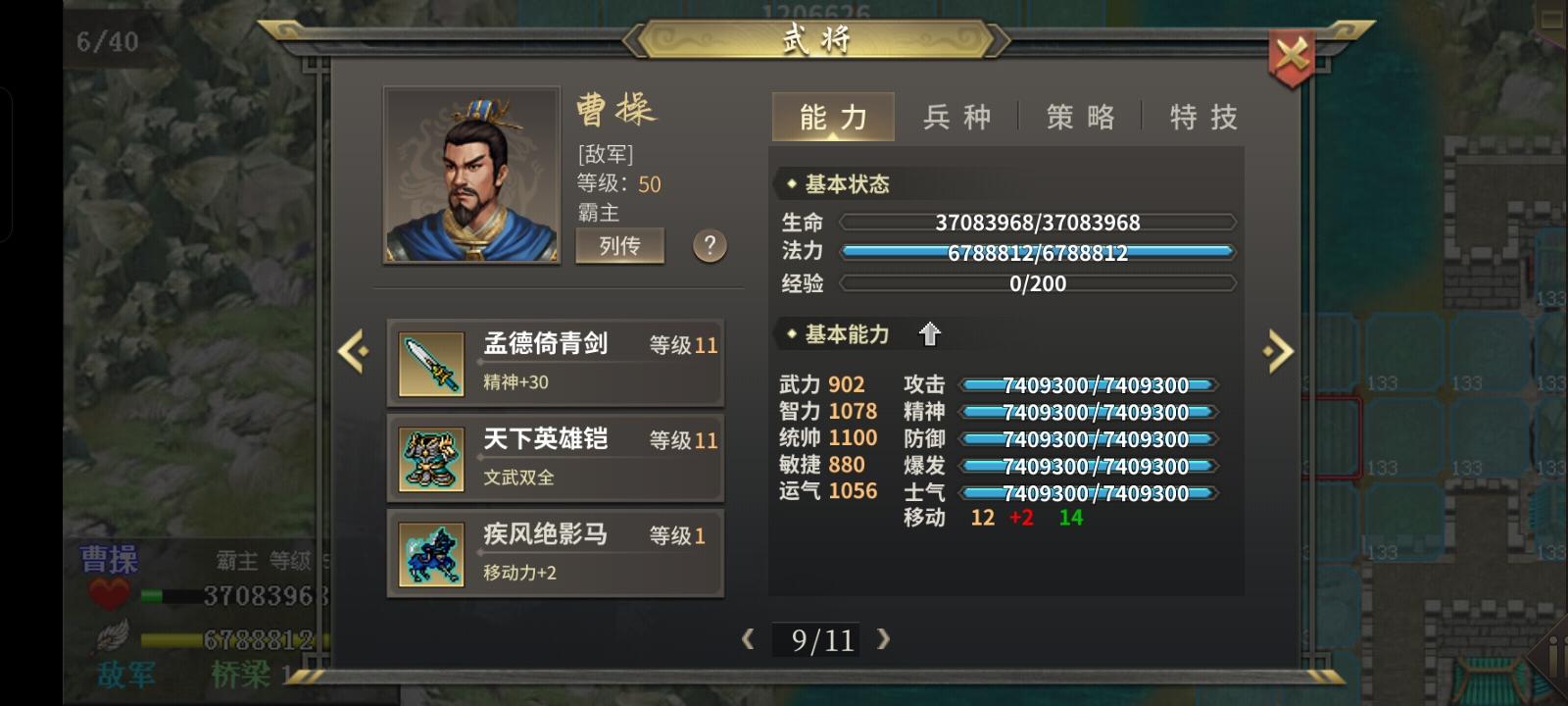The image size is (1568, 706).
Task: Click Cao Cao's portrait picture
Action: (x=470, y=175)
